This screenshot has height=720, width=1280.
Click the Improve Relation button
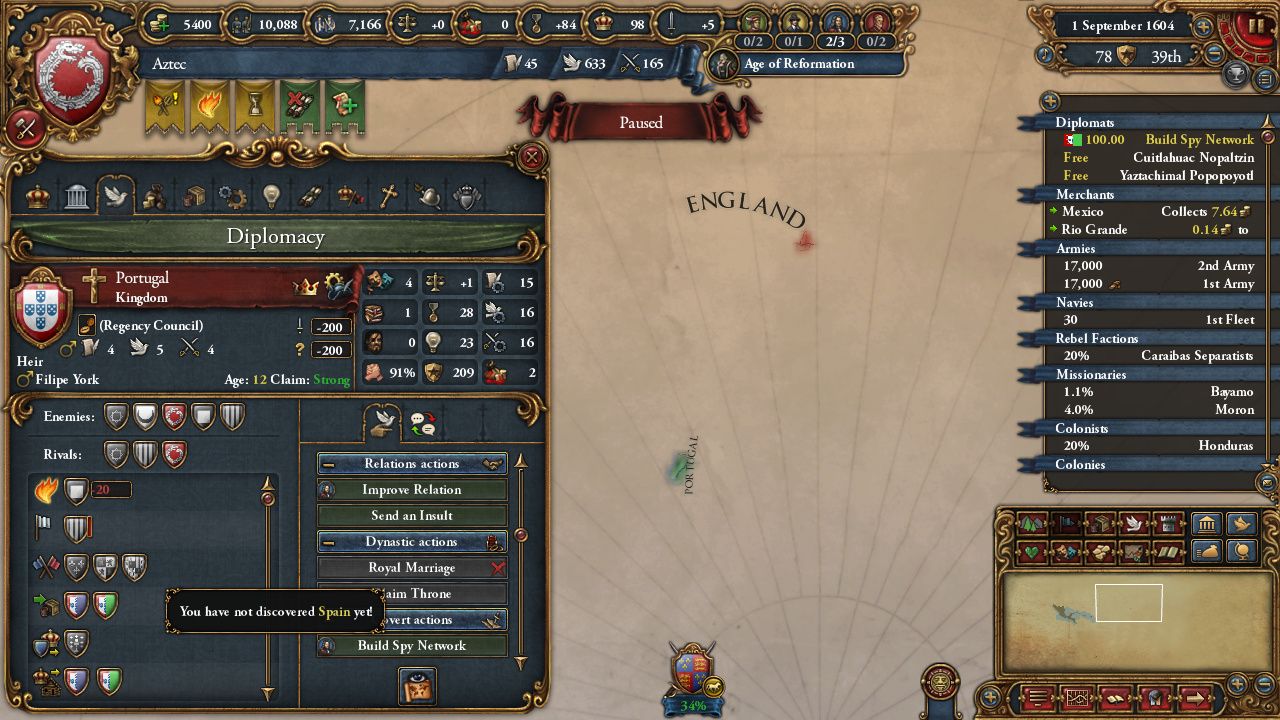click(411, 489)
